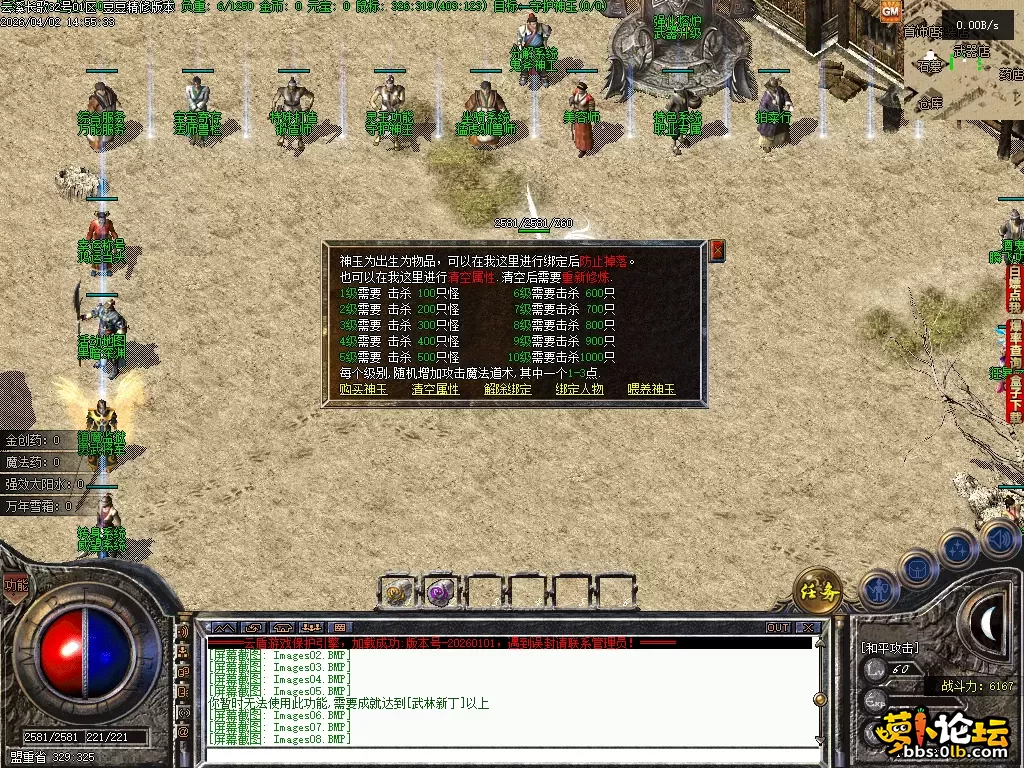Toggle the 和平攻击 attack mode
Image resolution: width=1024 pixels, height=768 pixels.
click(x=889, y=647)
